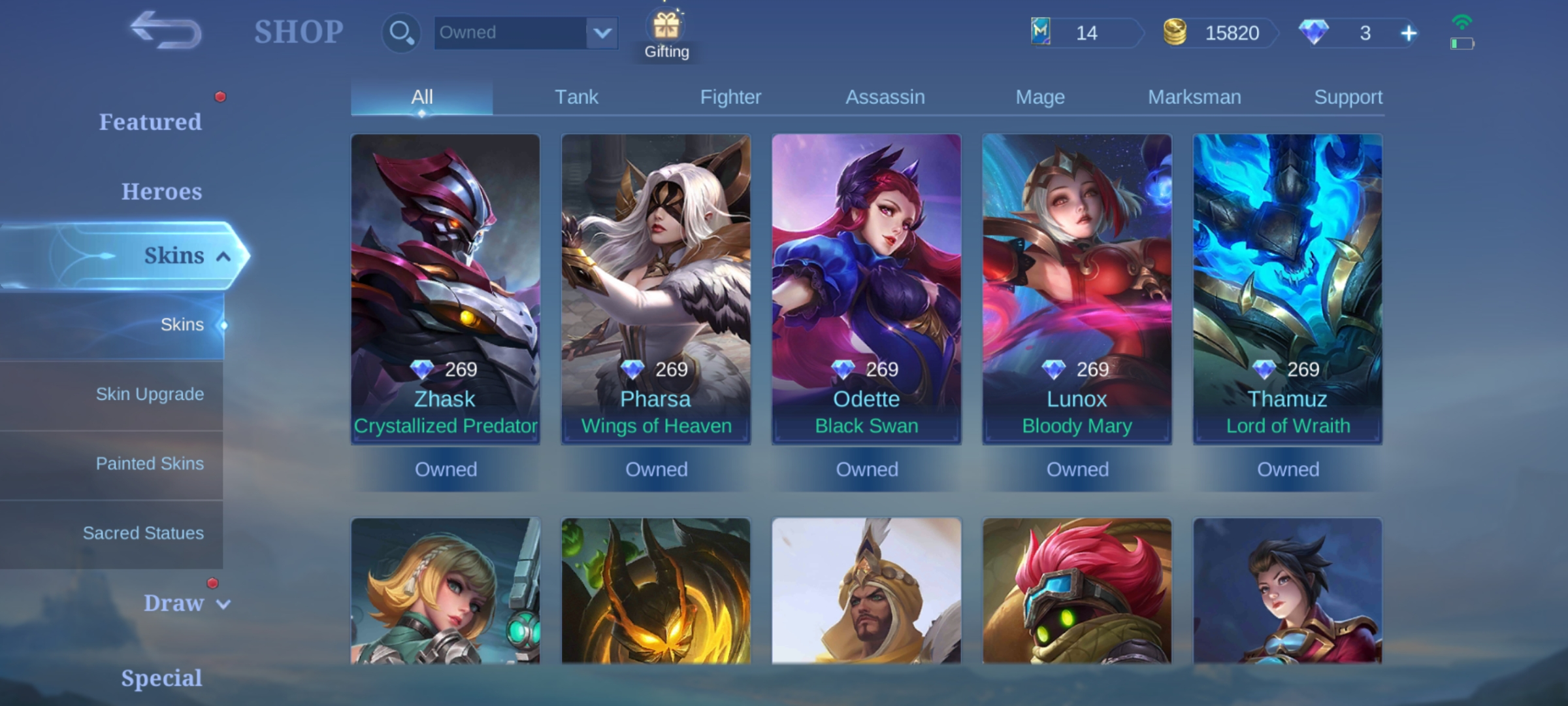Collapse the Skins section chevron
The width and height of the screenshot is (1568, 706).
(225, 256)
